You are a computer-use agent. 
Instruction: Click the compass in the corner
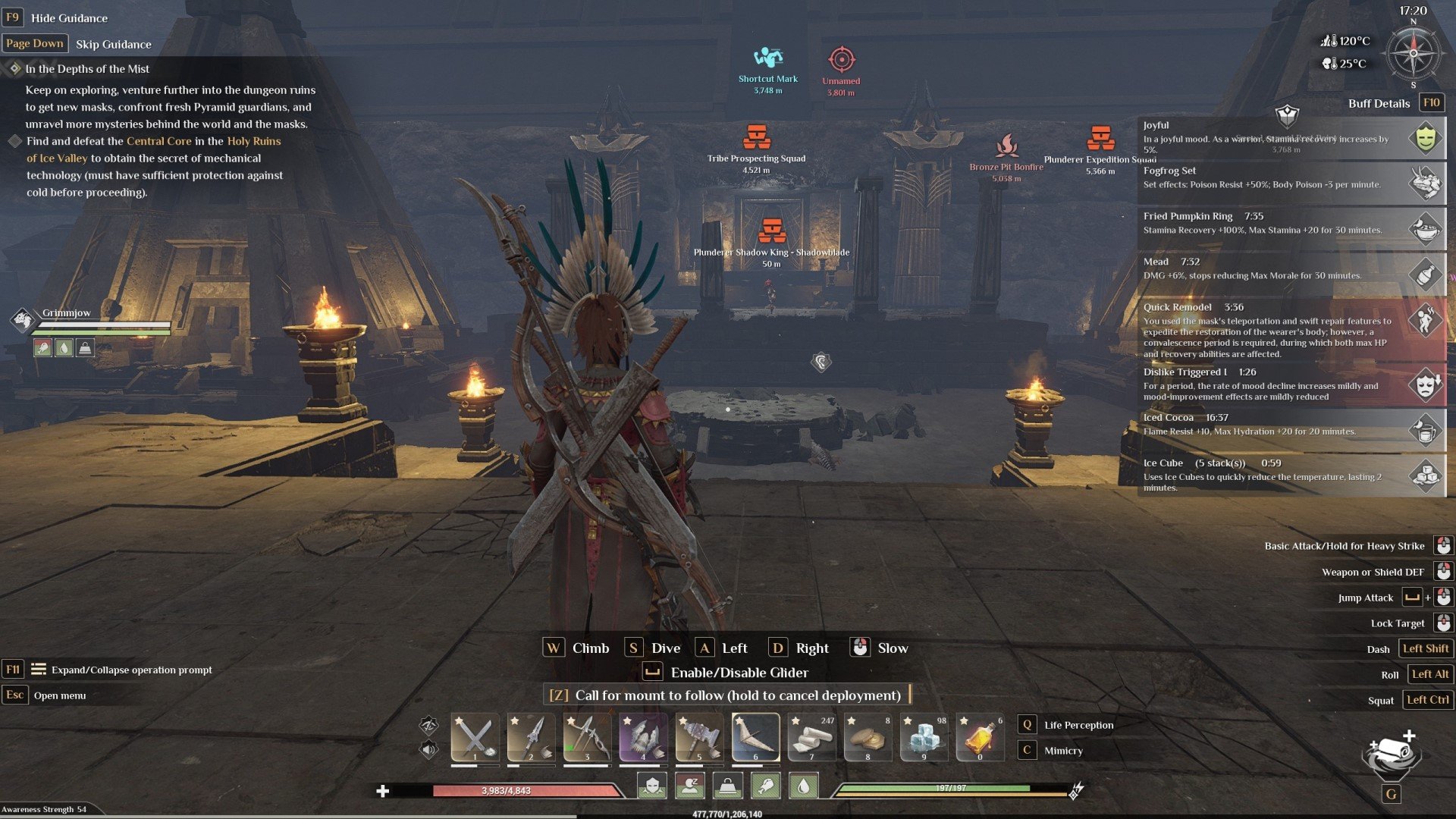(x=1413, y=53)
